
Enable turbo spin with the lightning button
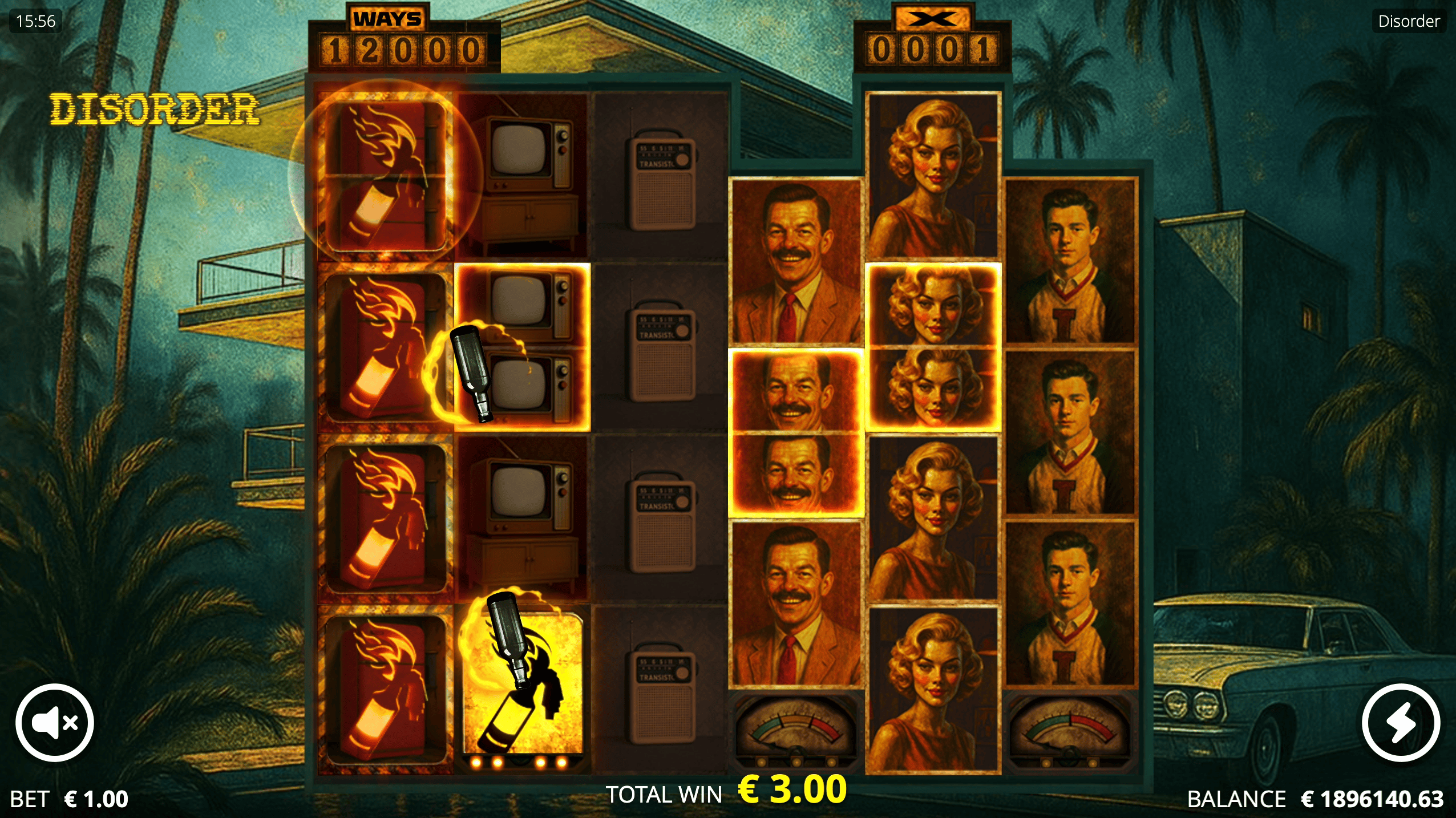(x=1402, y=722)
